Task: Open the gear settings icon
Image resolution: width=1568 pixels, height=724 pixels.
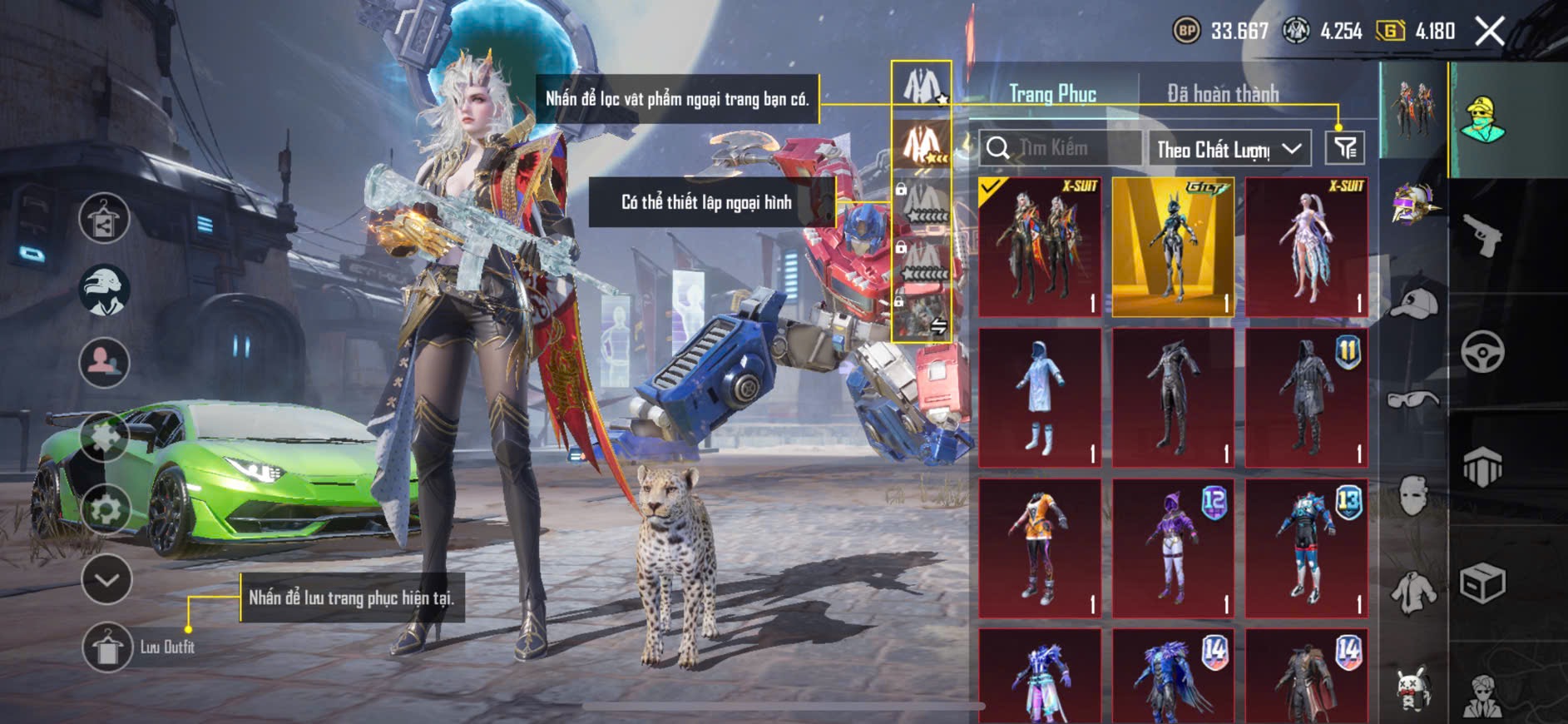Action: point(105,508)
